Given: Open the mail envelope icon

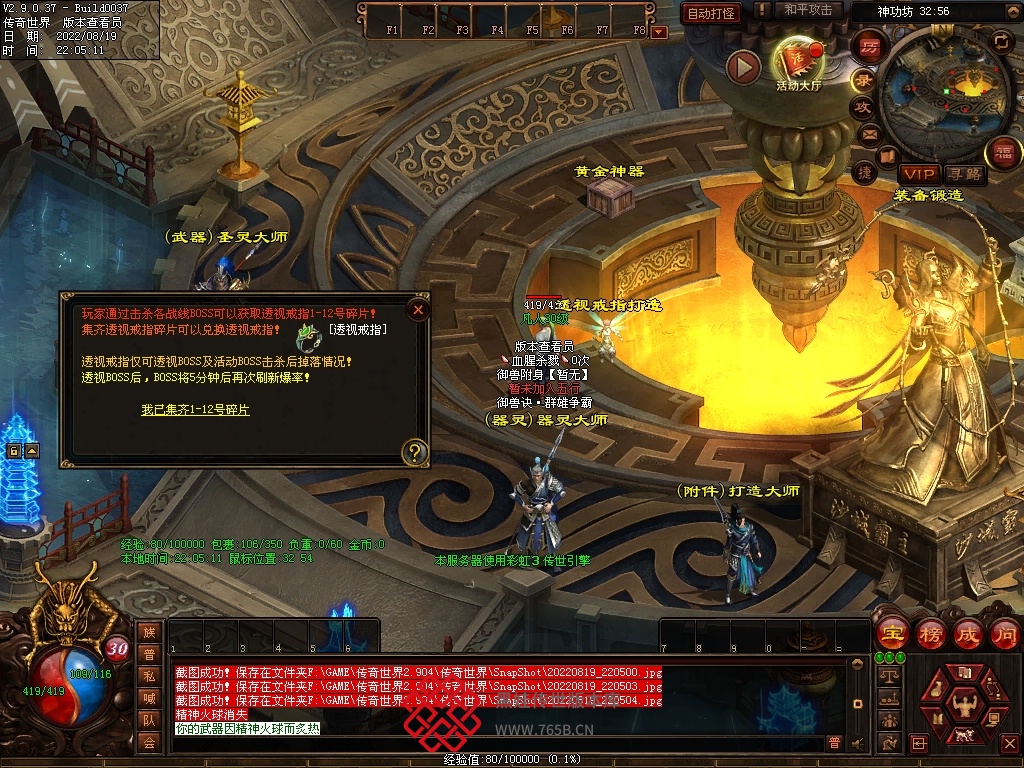Looking at the screenshot, I should coord(868,134).
